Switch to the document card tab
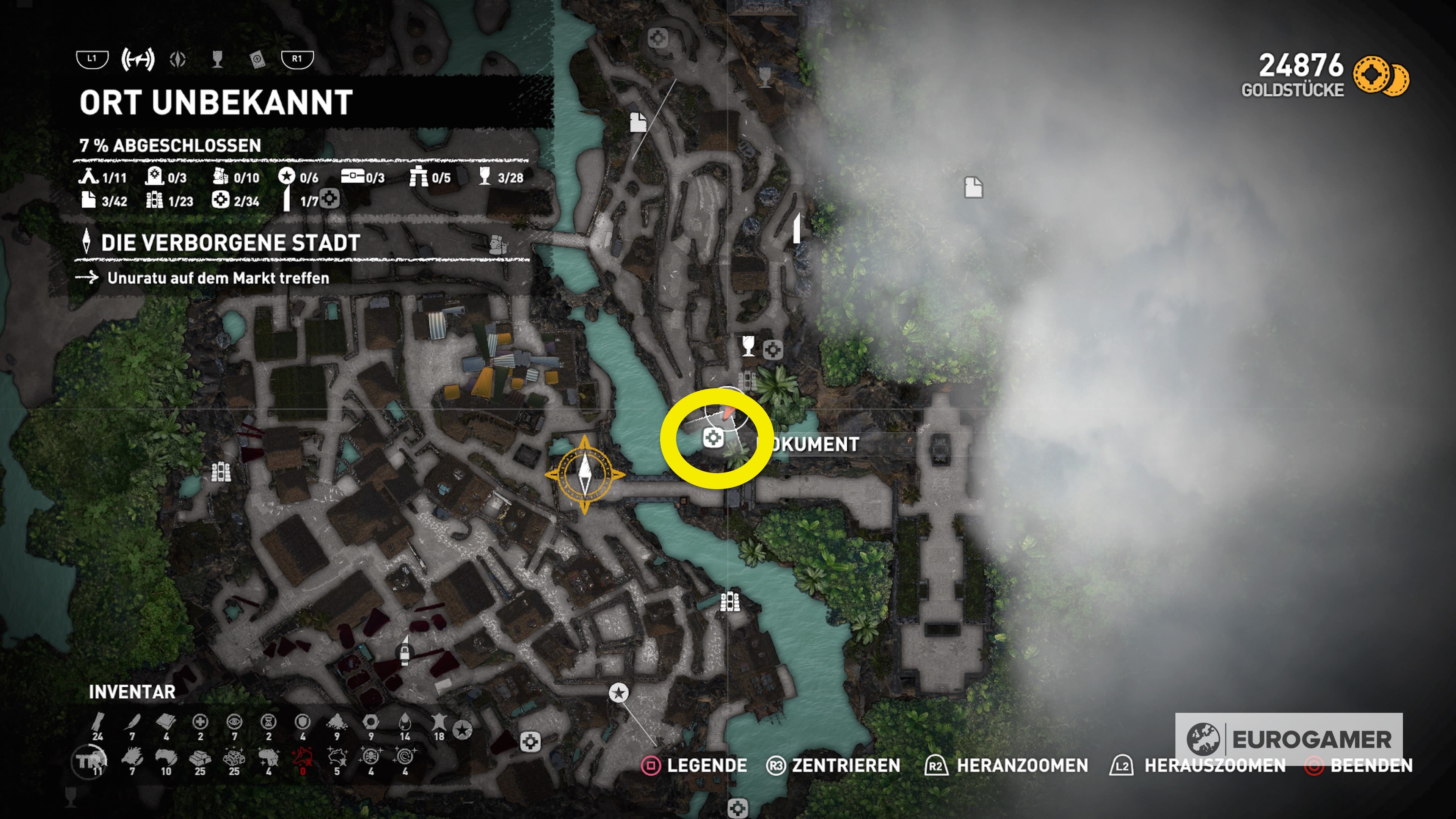Viewport: 1456px width, 819px height. tap(257, 59)
